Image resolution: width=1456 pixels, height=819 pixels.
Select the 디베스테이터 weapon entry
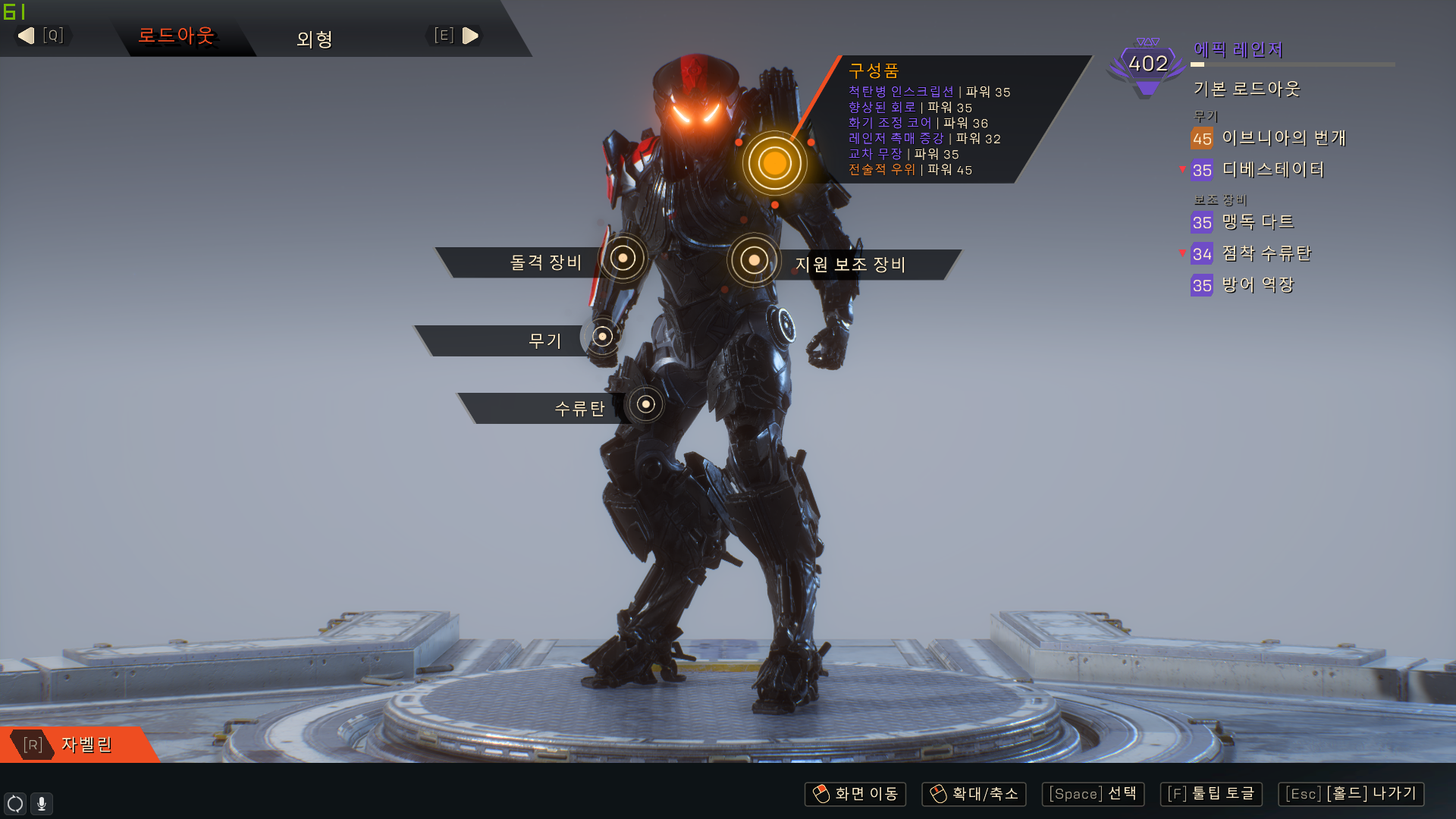point(1272,170)
